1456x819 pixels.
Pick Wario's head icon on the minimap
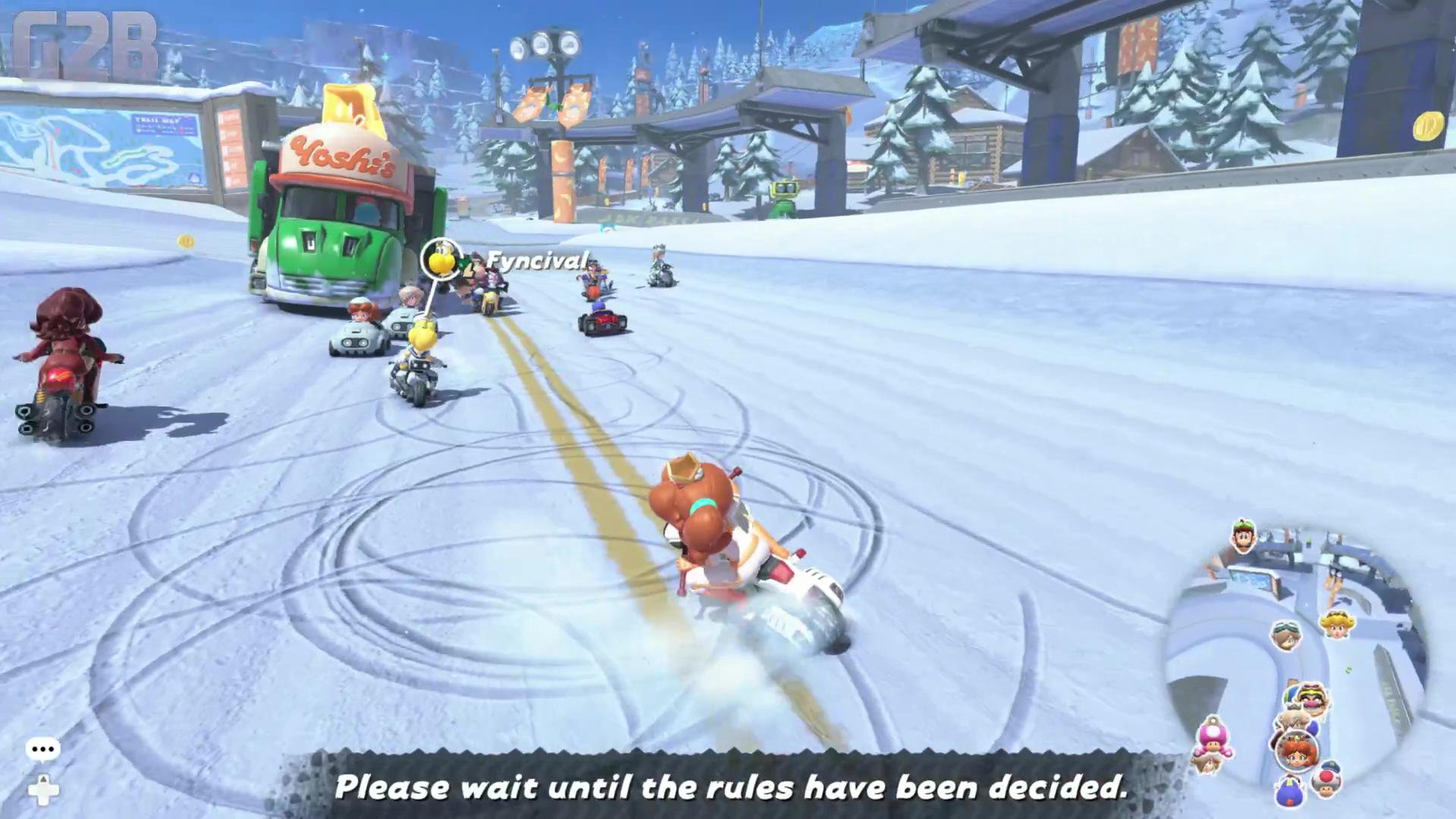1310,698
